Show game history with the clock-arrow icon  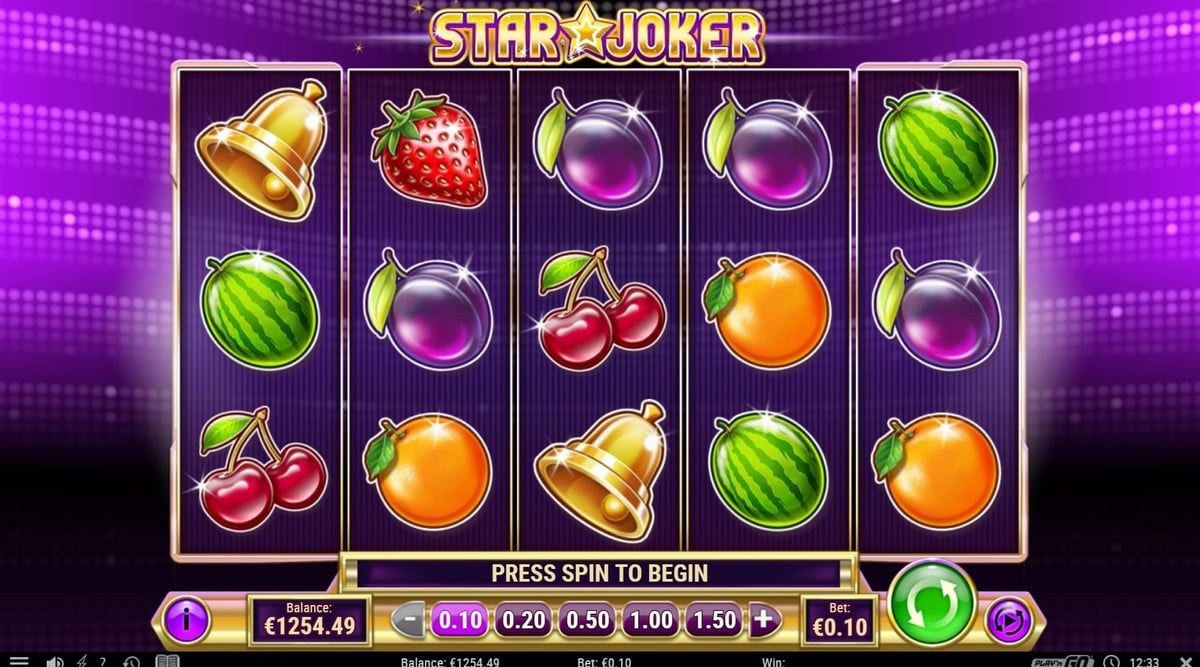click(x=131, y=661)
